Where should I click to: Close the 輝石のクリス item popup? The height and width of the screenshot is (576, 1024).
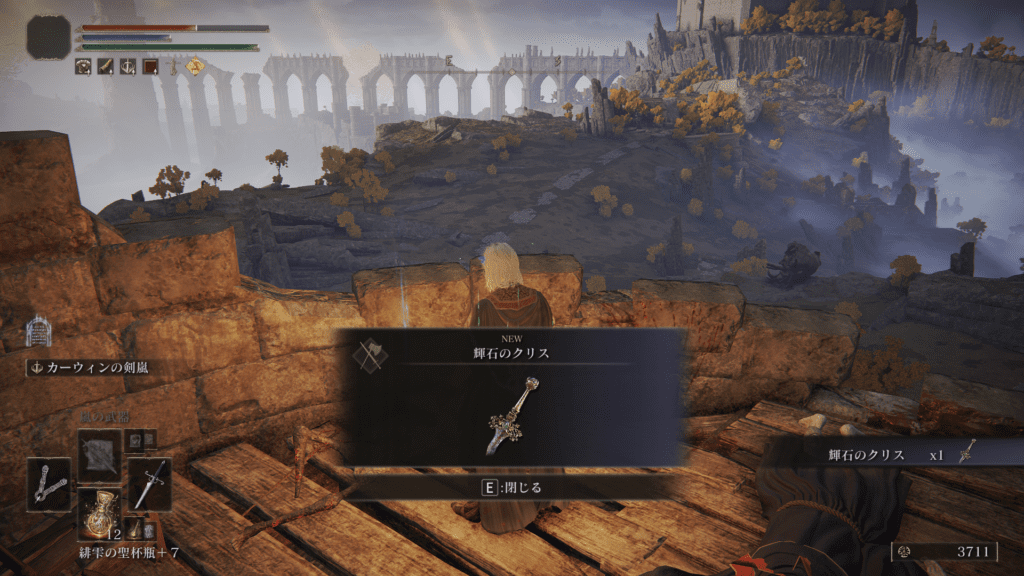click(x=511, y=488)
